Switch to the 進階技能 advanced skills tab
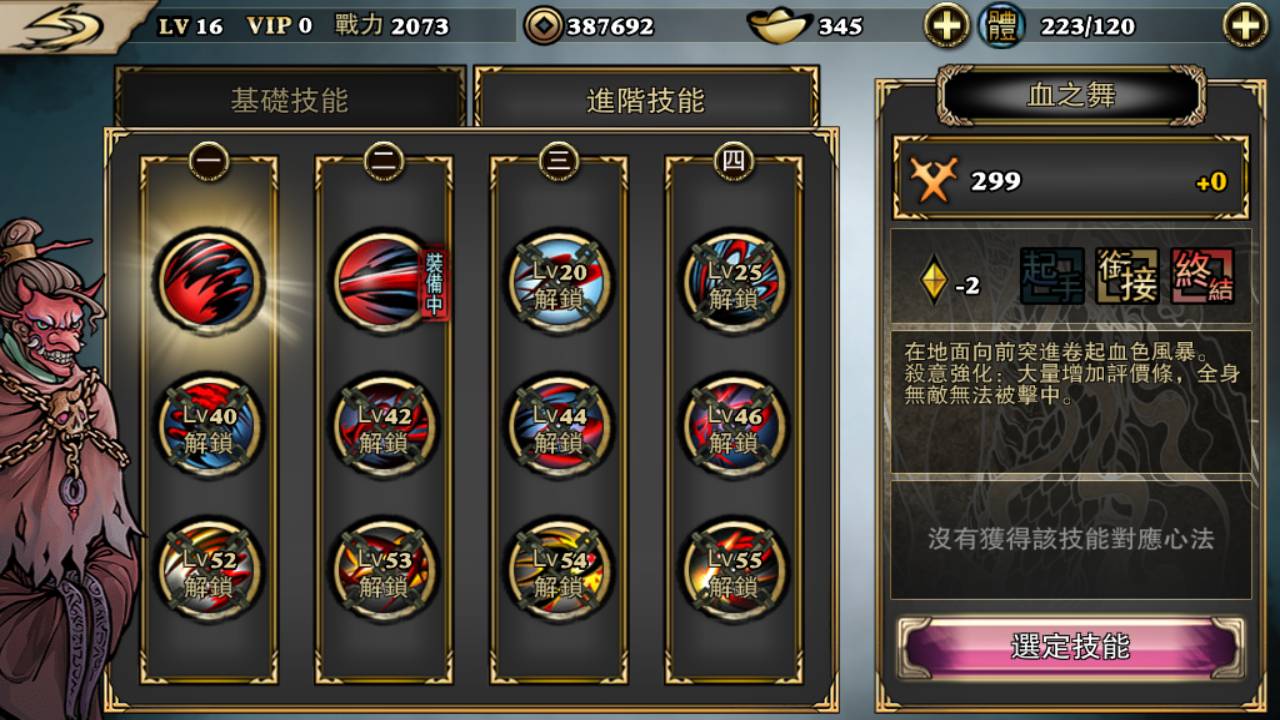Viewport: 1280px width, 720px height. [x=645, y=97]
